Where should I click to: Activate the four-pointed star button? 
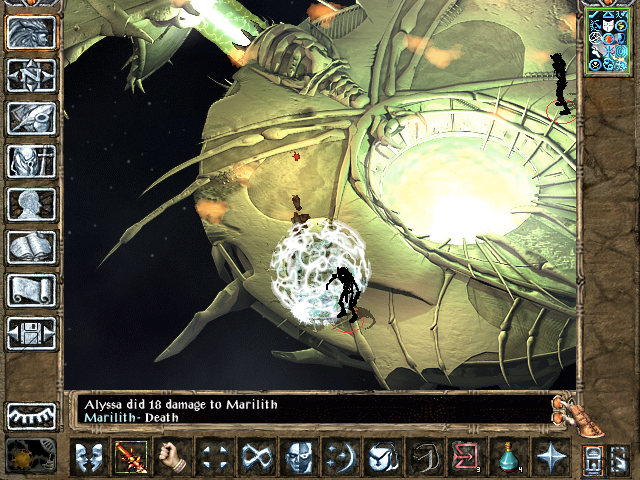pos(550,458)
